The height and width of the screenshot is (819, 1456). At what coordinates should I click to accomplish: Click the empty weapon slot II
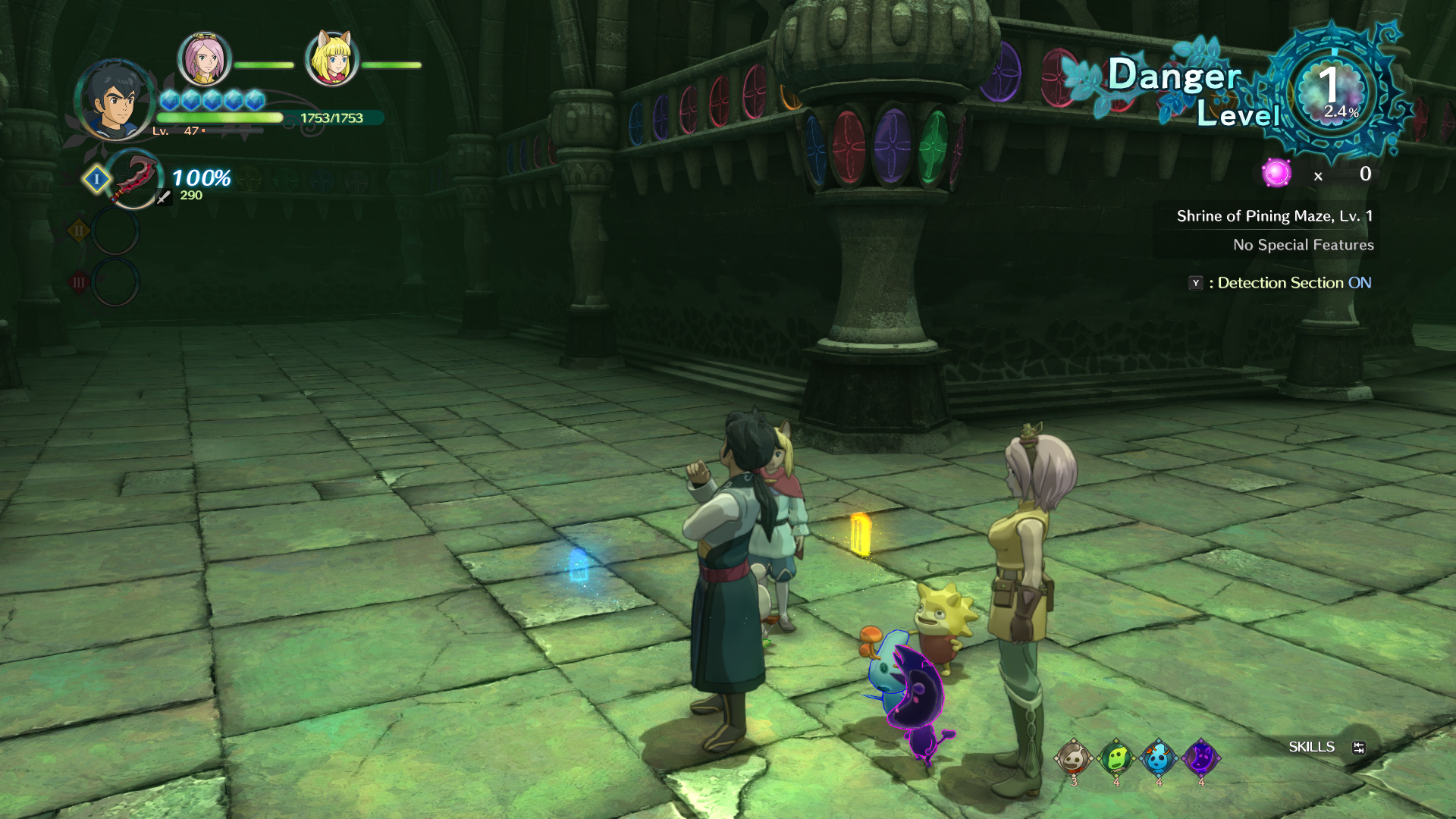pos(115,231)
